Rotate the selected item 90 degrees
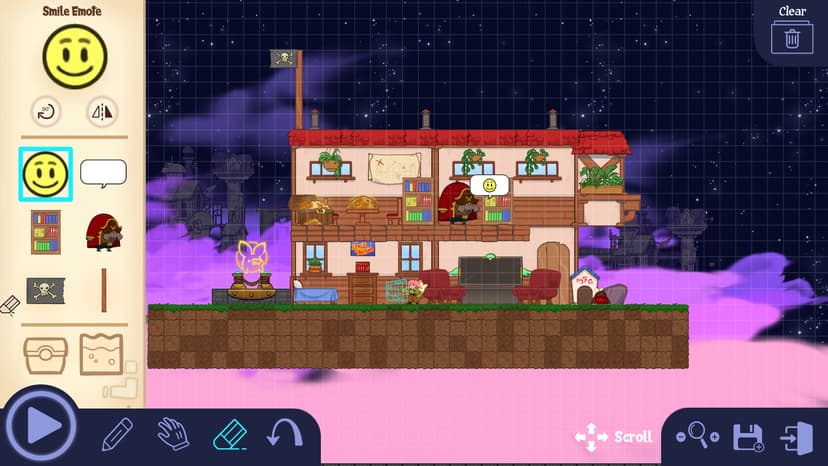Image resolution: width=828 pixels, height=466 pixels. (x=45, y=112)
